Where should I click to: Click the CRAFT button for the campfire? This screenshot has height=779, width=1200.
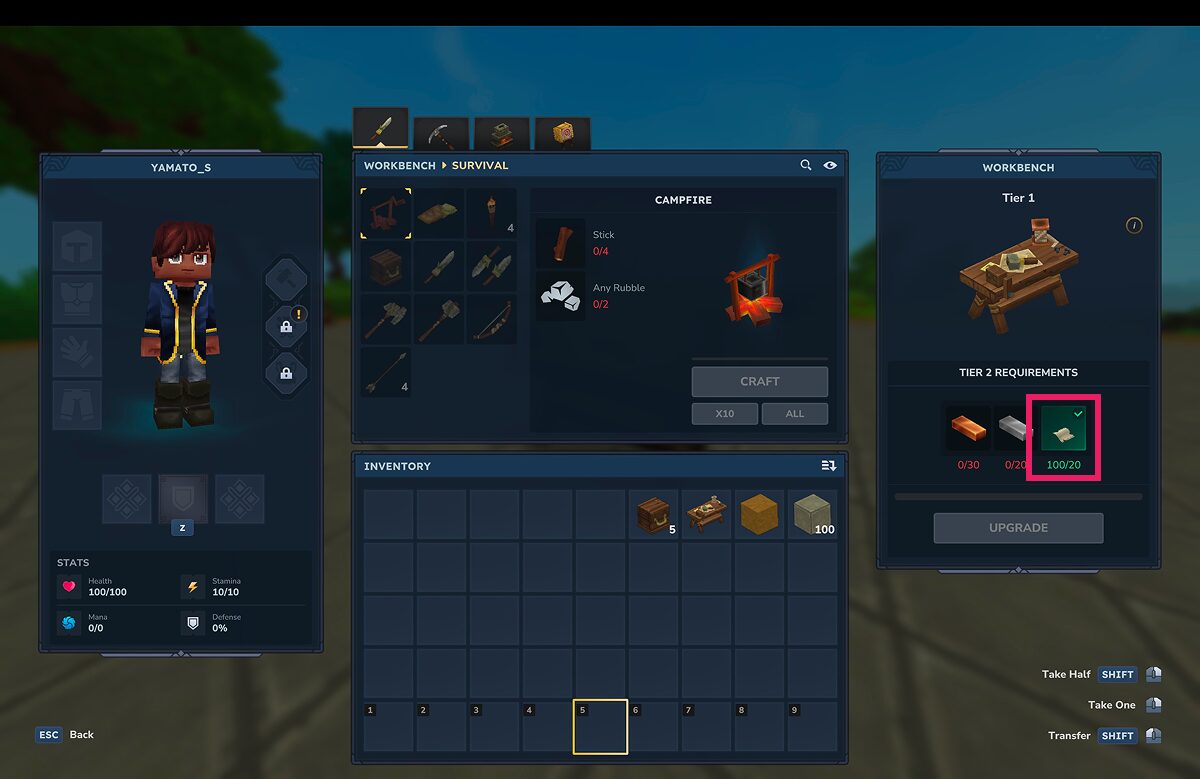(759, 381)
